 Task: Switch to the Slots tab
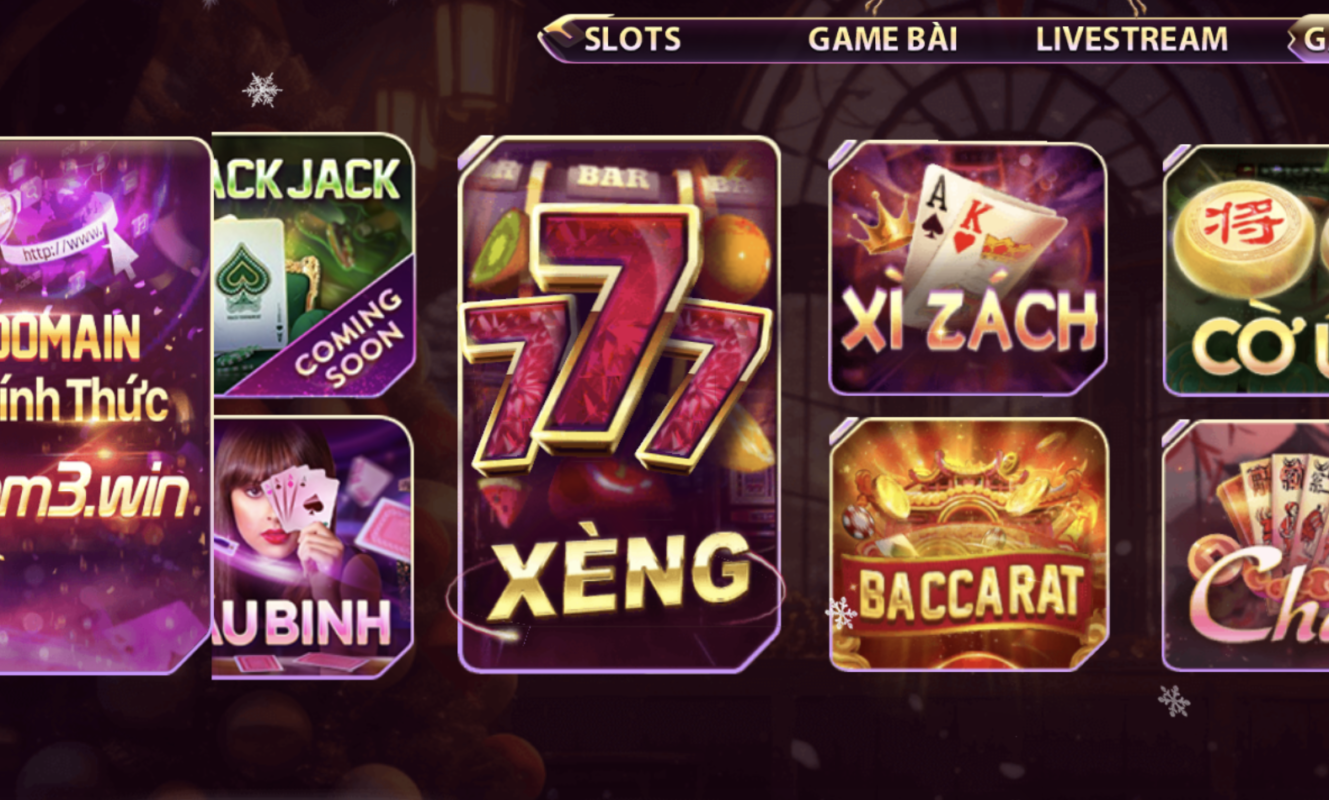(x=631, y=40)
